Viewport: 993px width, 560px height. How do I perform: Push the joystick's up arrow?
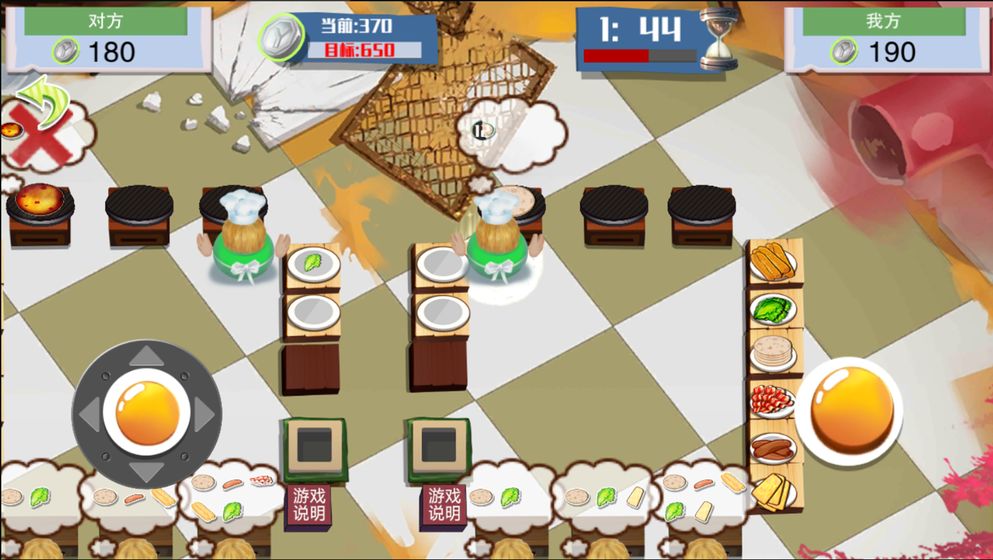coord(147,356)
